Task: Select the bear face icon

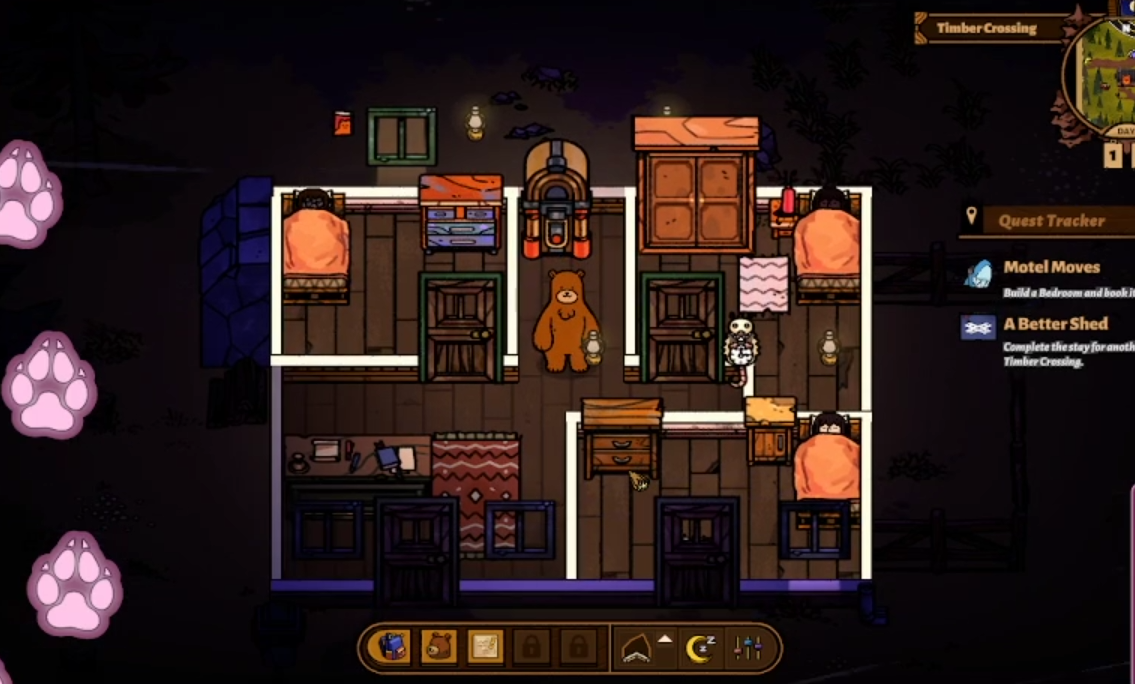Action: [x=438, y=647]
